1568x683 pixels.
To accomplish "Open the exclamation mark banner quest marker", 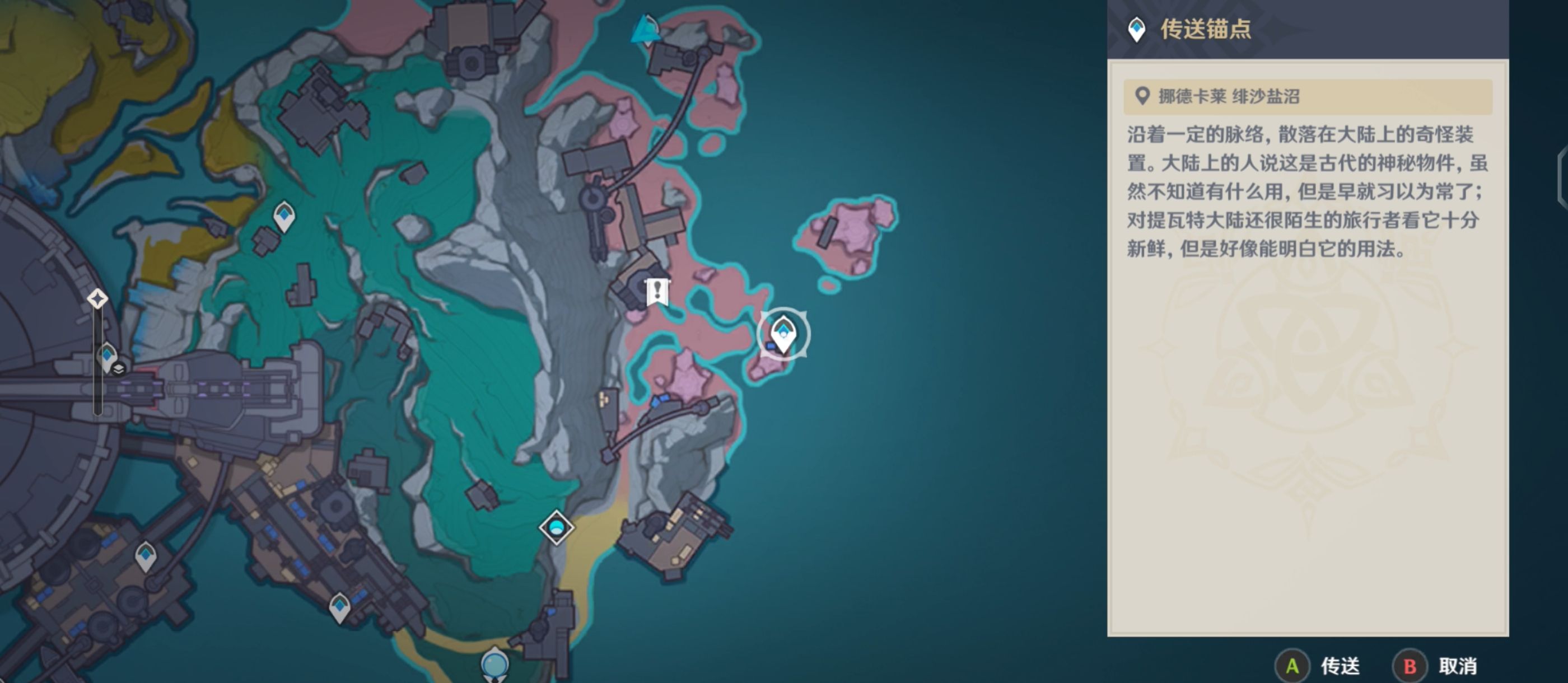I will [657, 292].
